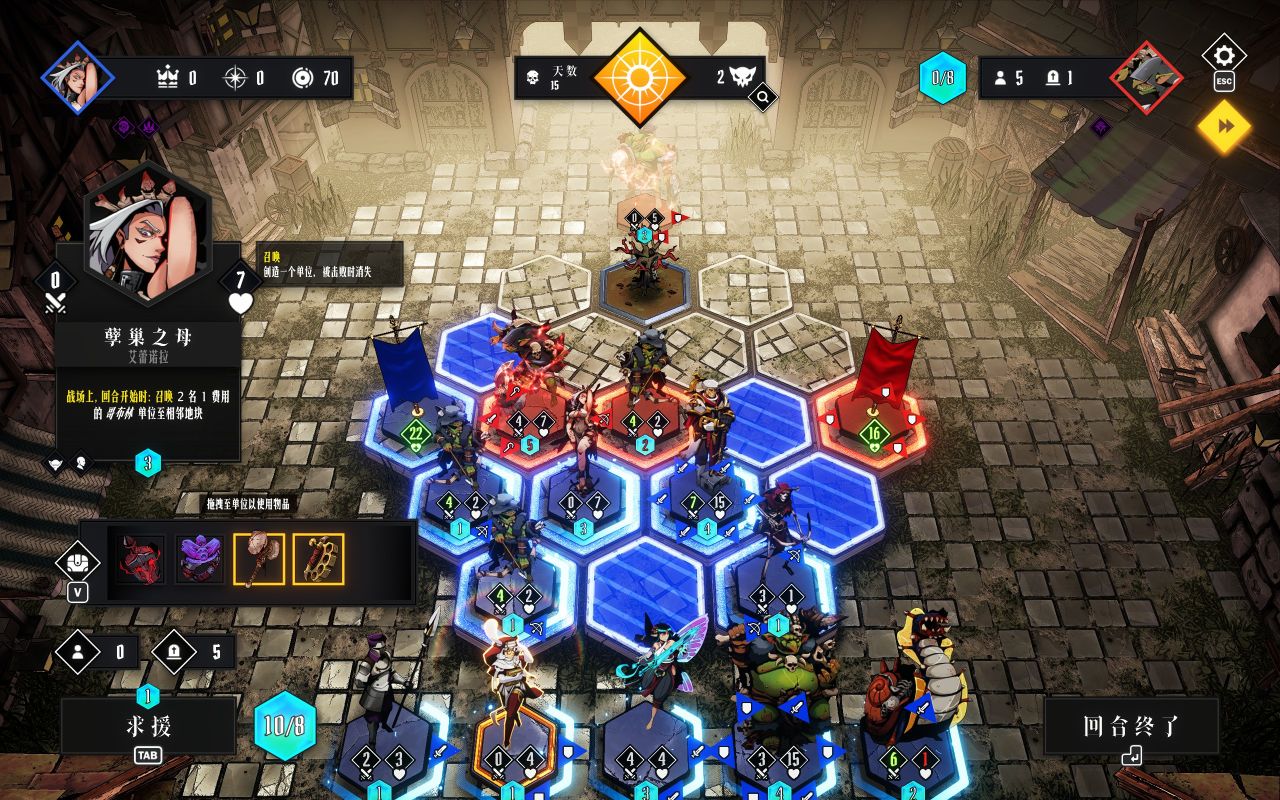Activate the yellow fast-forward button
This screenshot has height=800, width=1280.
click(1225, 126)
